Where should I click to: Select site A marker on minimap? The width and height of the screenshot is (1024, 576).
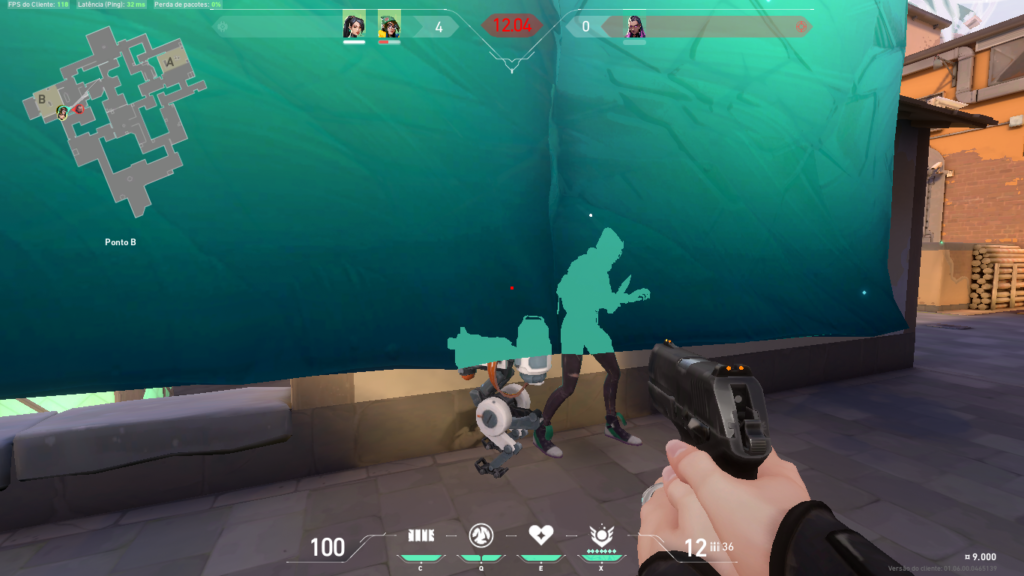[169, 62]
